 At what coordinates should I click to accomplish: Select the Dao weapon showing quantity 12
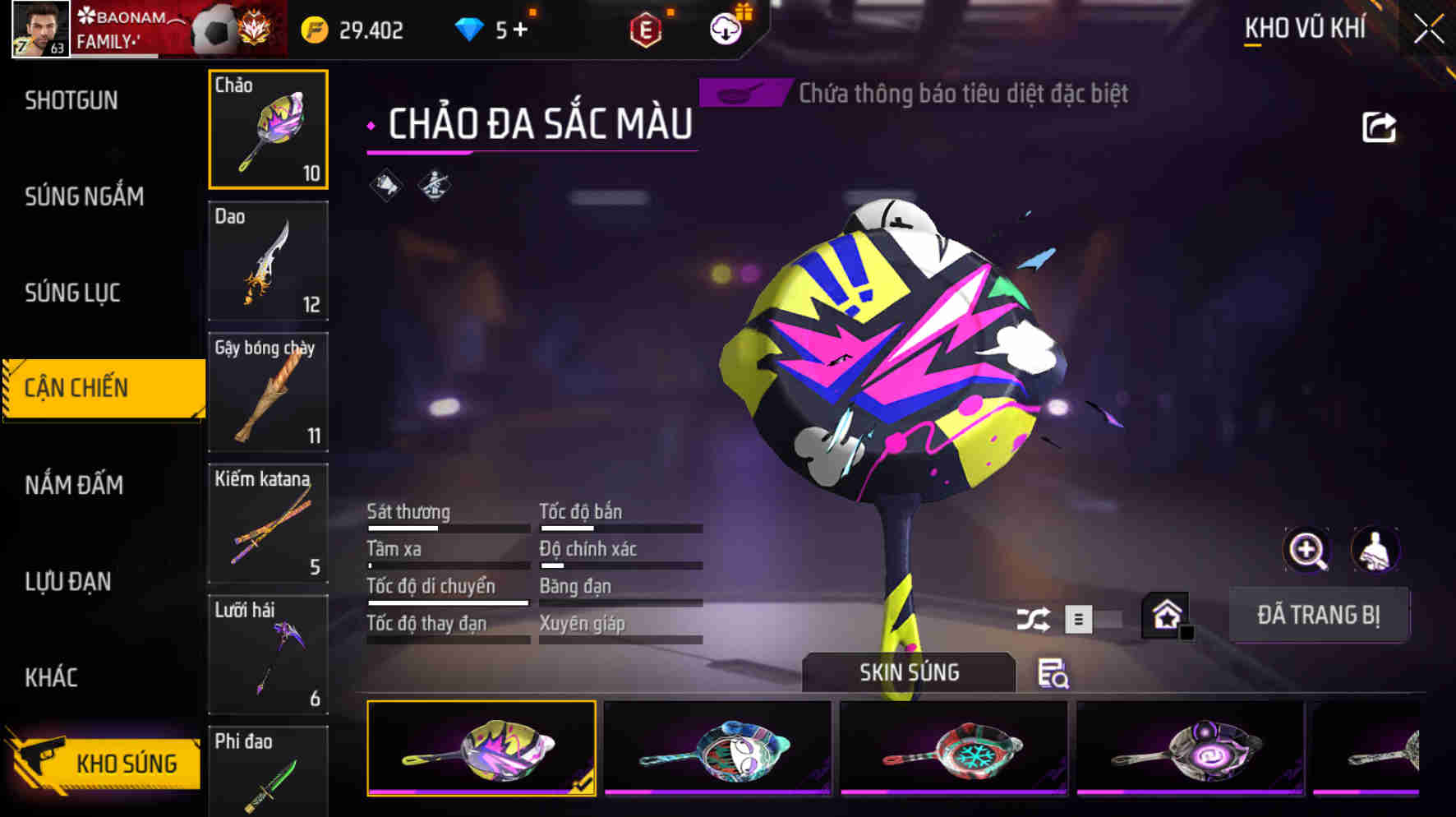pyautogui.click(x=268, y=261)
